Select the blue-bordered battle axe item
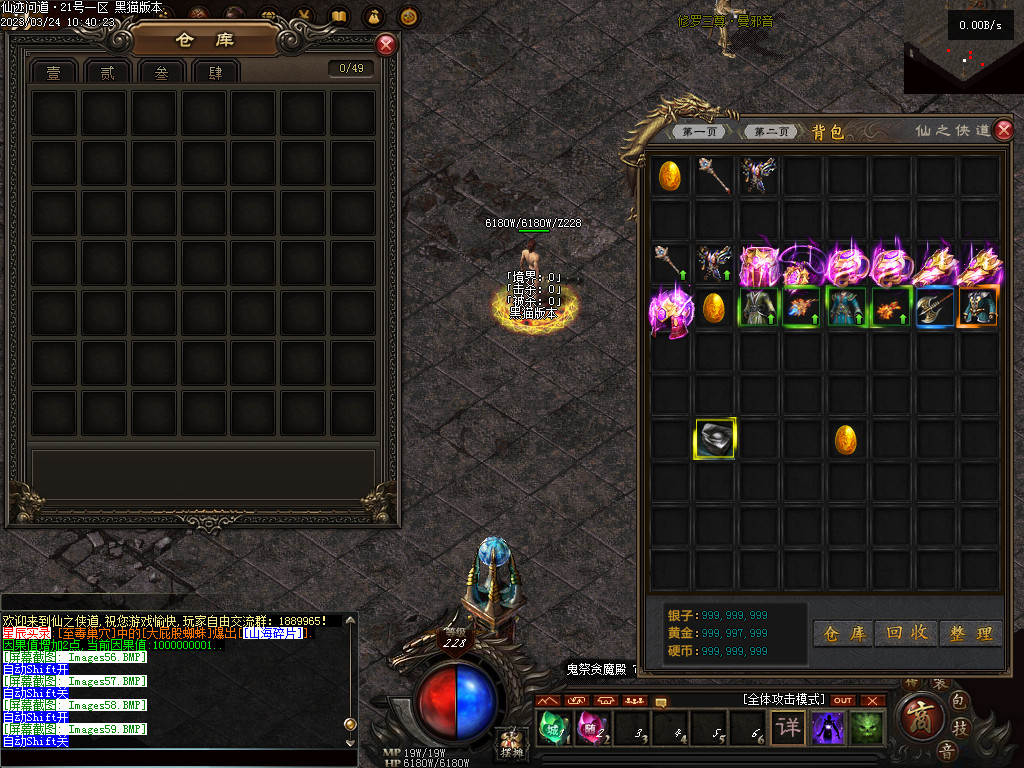Image resolution: width=1024 pixels, height=768 pixels. (x=935, y=307)
